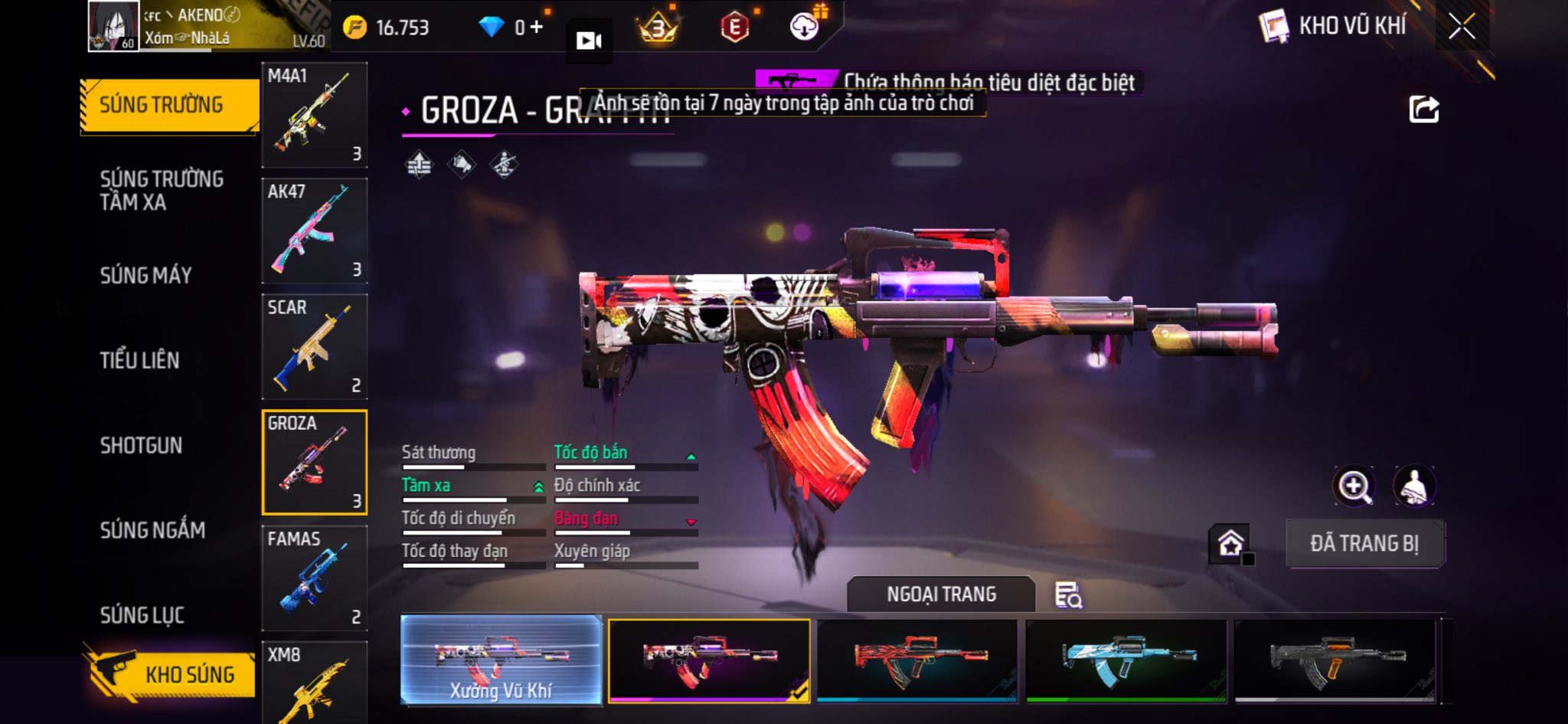Open the Súng Máy category
1568x724 pixels.
pyautogui.click(x=145, y=275)
